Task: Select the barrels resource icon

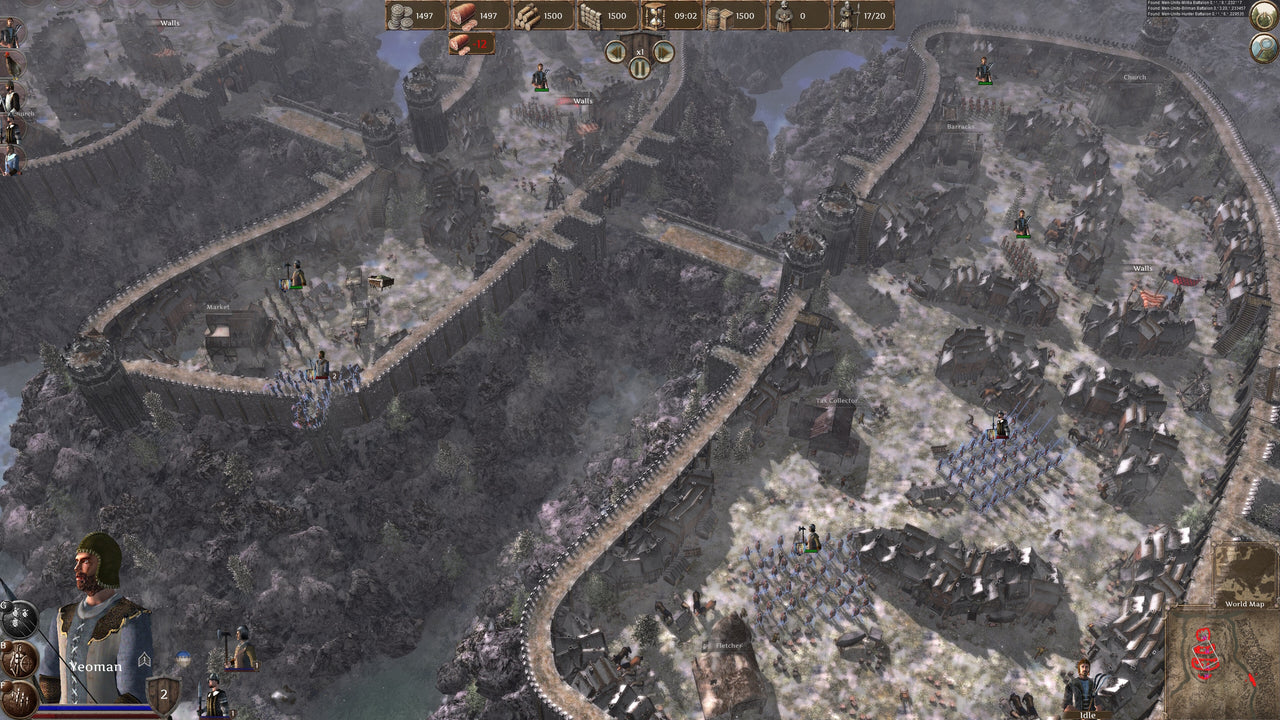Action: click(717, 17)
